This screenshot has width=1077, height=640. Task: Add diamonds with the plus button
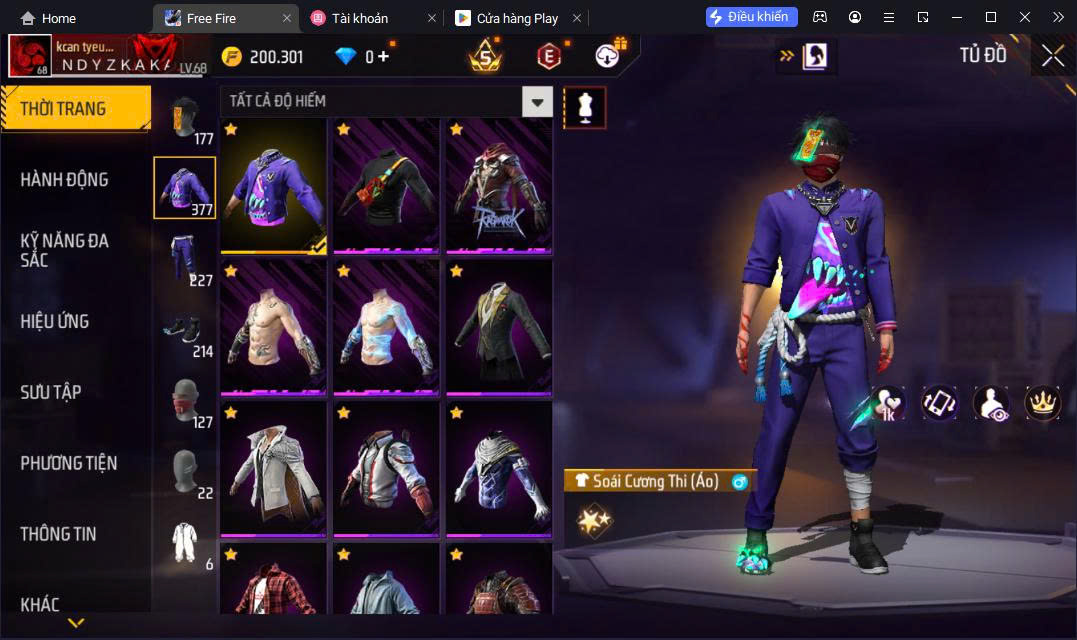tap(383, 57)
